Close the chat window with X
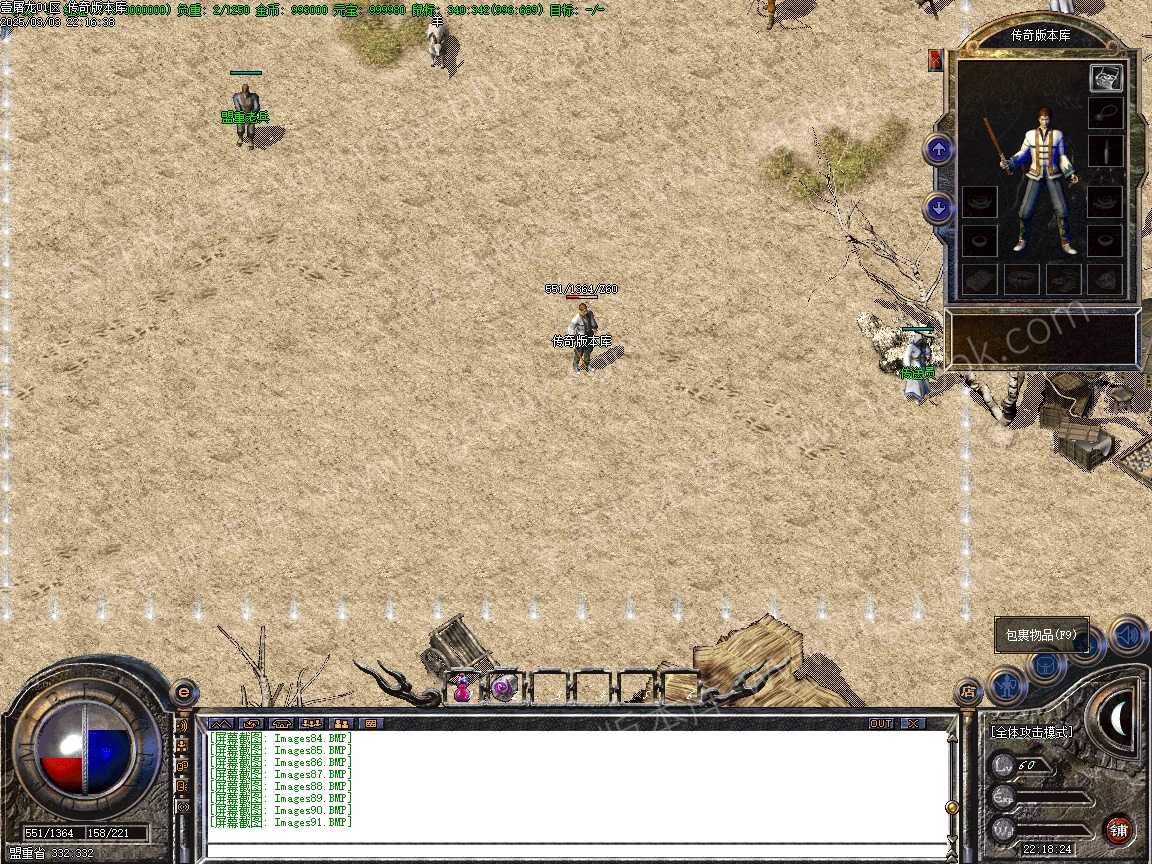The image size is (1152, 864). (913, 723)
